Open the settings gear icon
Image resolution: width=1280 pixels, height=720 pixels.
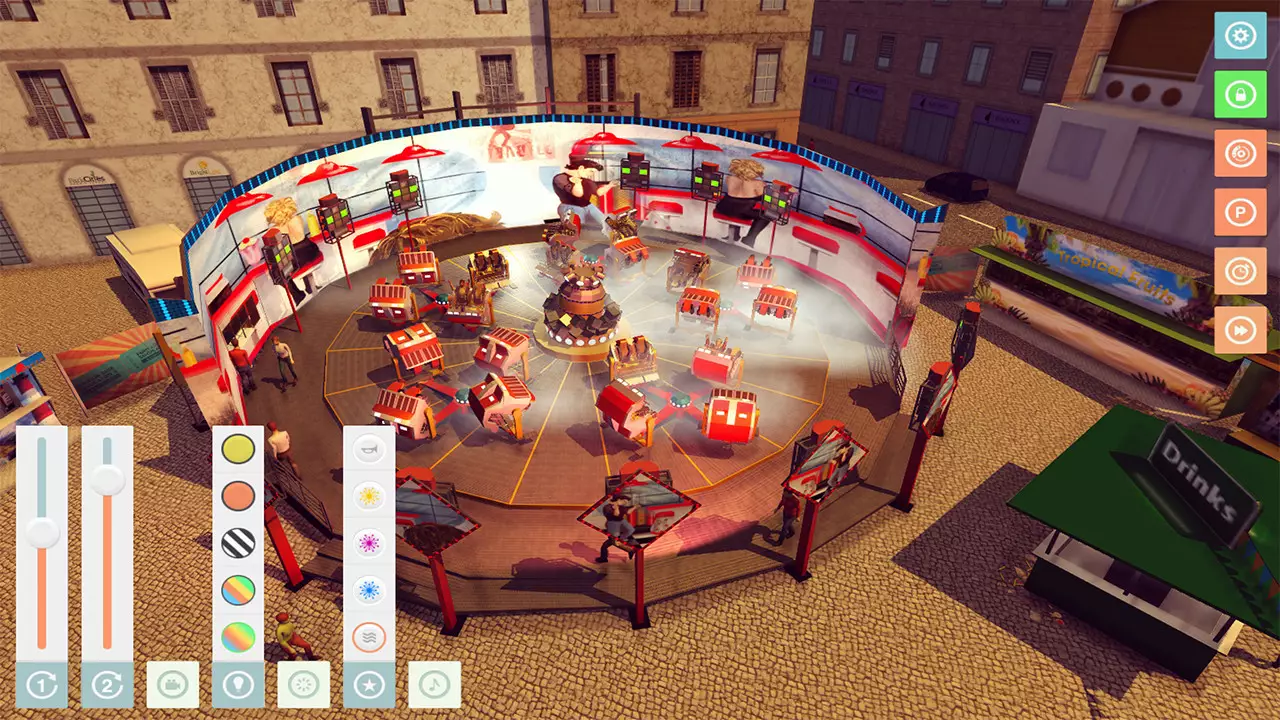[1240, 36]
